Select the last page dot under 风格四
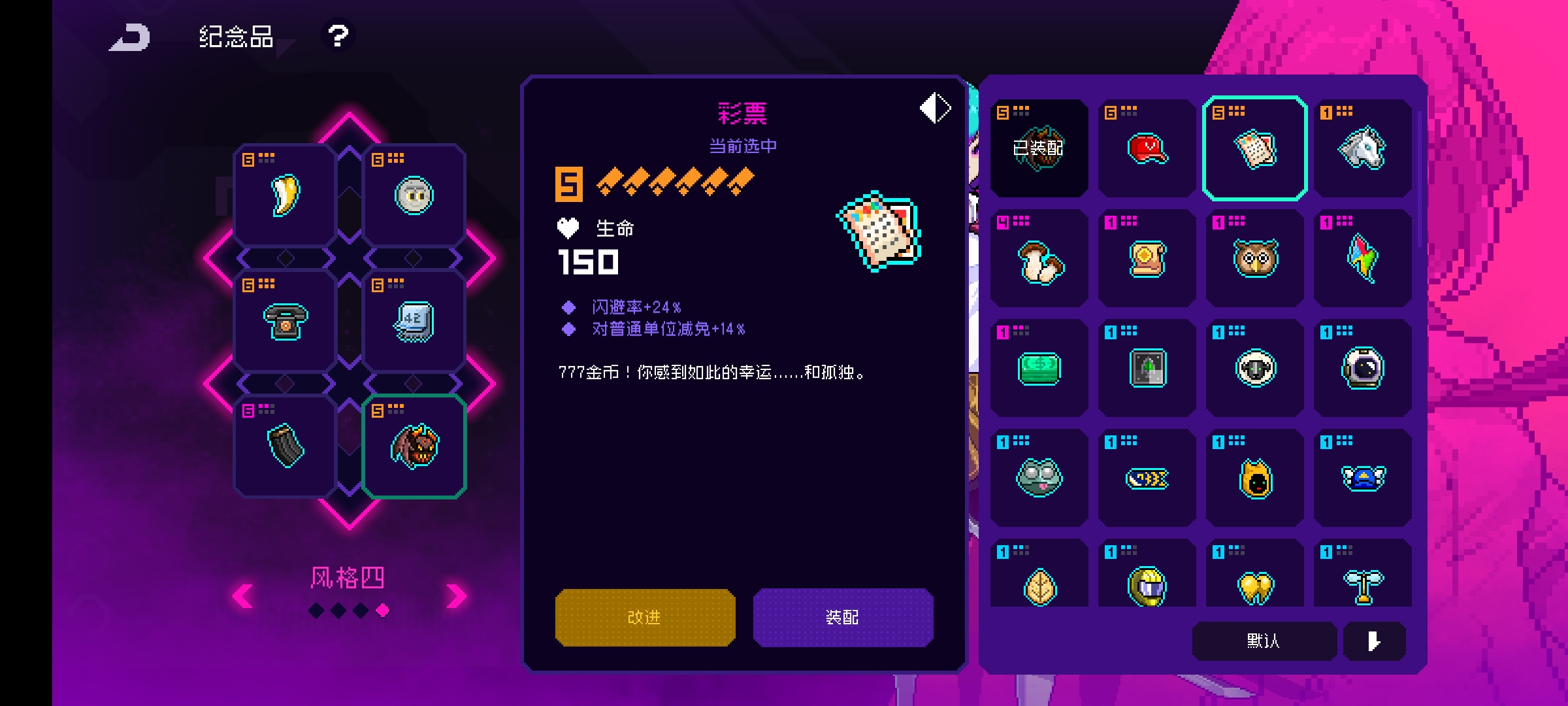Image resolution: width=1568 pixels, height=706 pixels. [384, 611]
